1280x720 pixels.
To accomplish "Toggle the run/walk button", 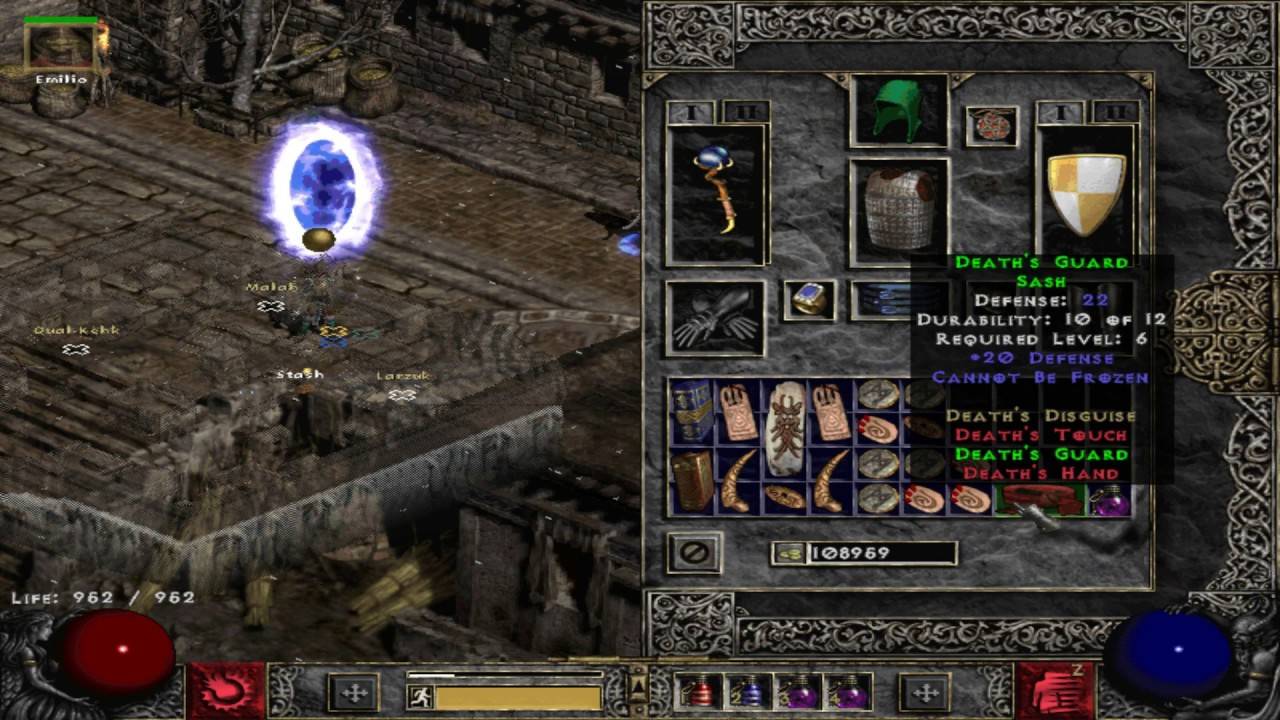I will 421,696.
